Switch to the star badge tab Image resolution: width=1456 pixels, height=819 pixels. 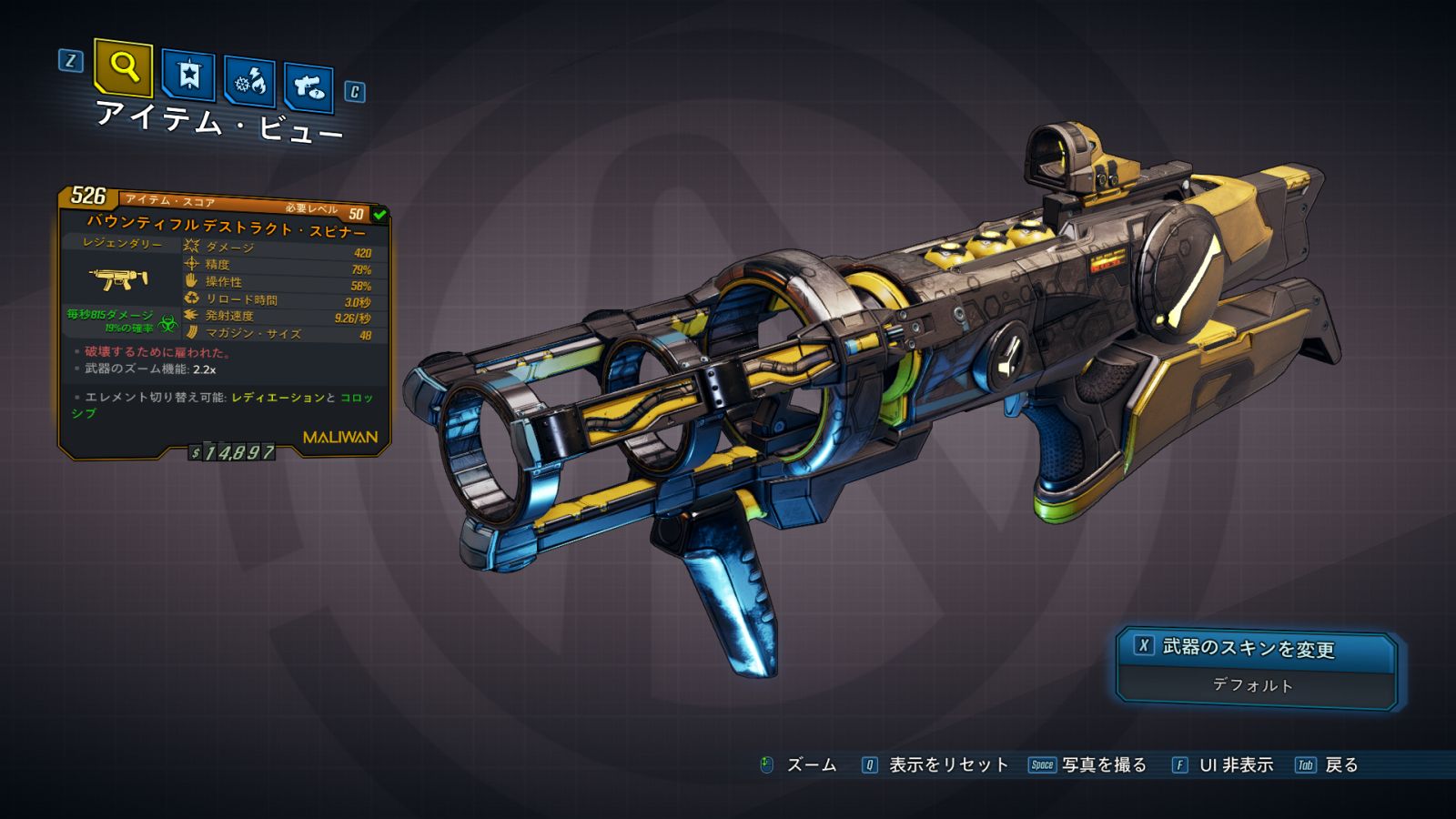[x=188, y=76]
